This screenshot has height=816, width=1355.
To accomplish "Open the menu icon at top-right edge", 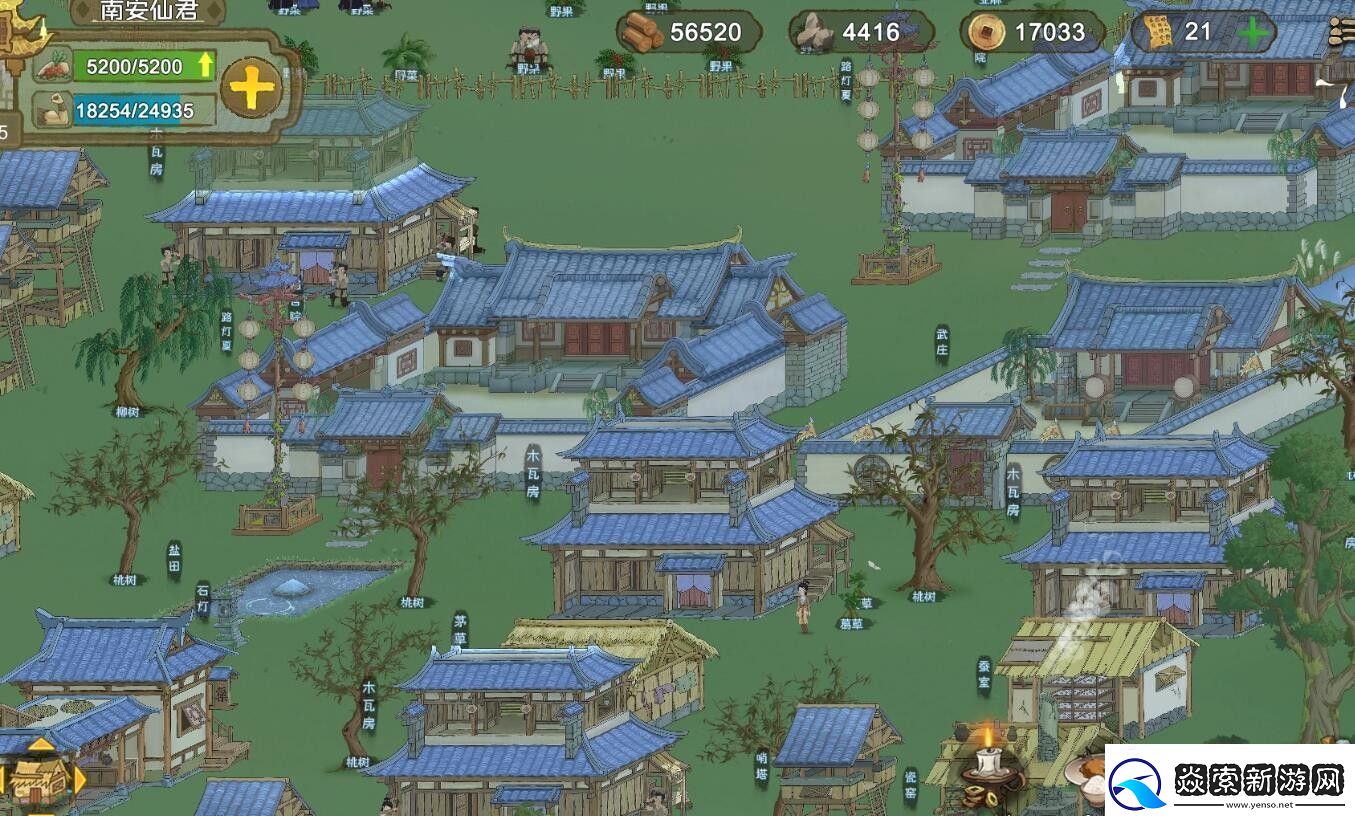I will point(1343,33).
